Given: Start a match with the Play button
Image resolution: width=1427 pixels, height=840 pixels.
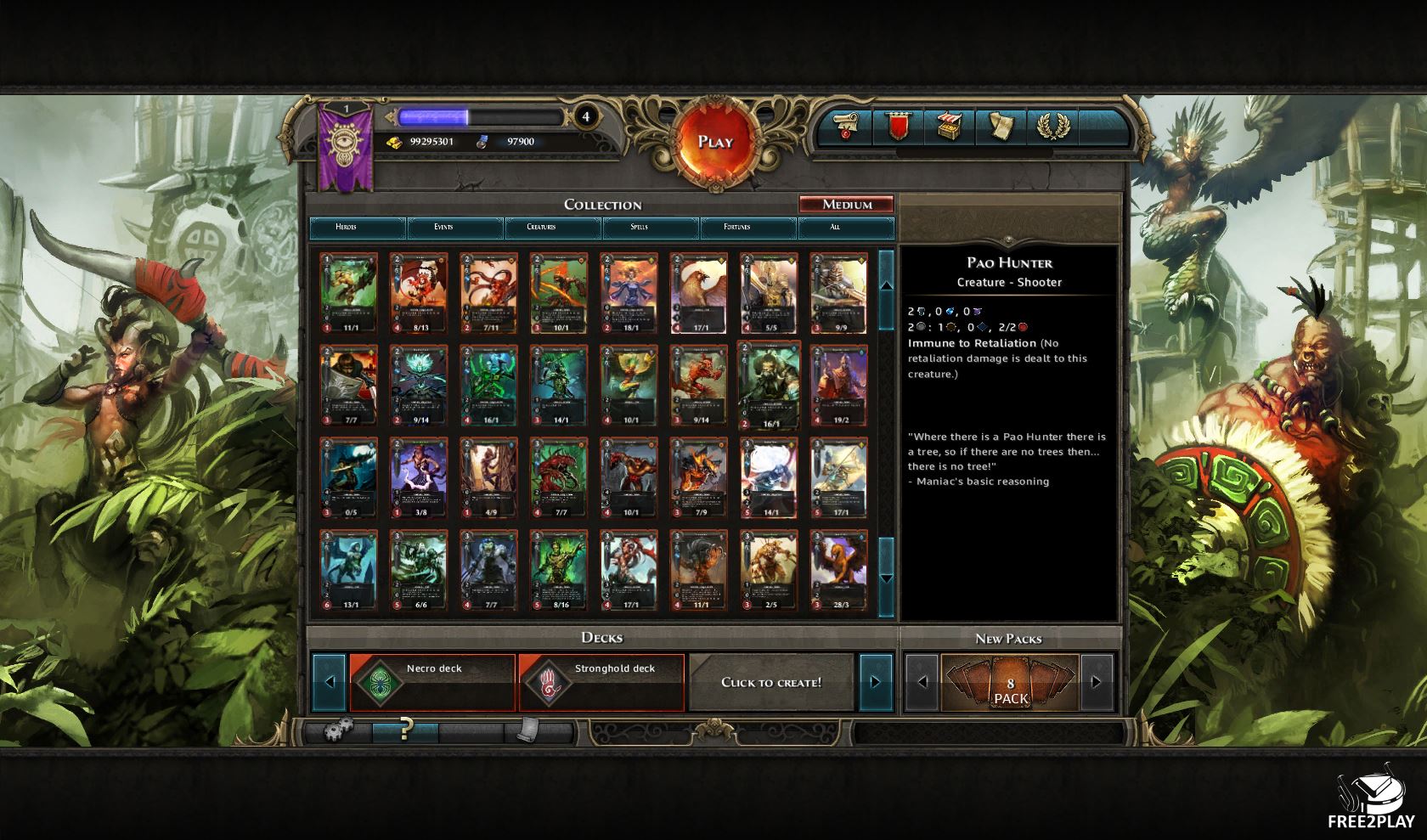Looking at the screenshot, I should [714, 143].
